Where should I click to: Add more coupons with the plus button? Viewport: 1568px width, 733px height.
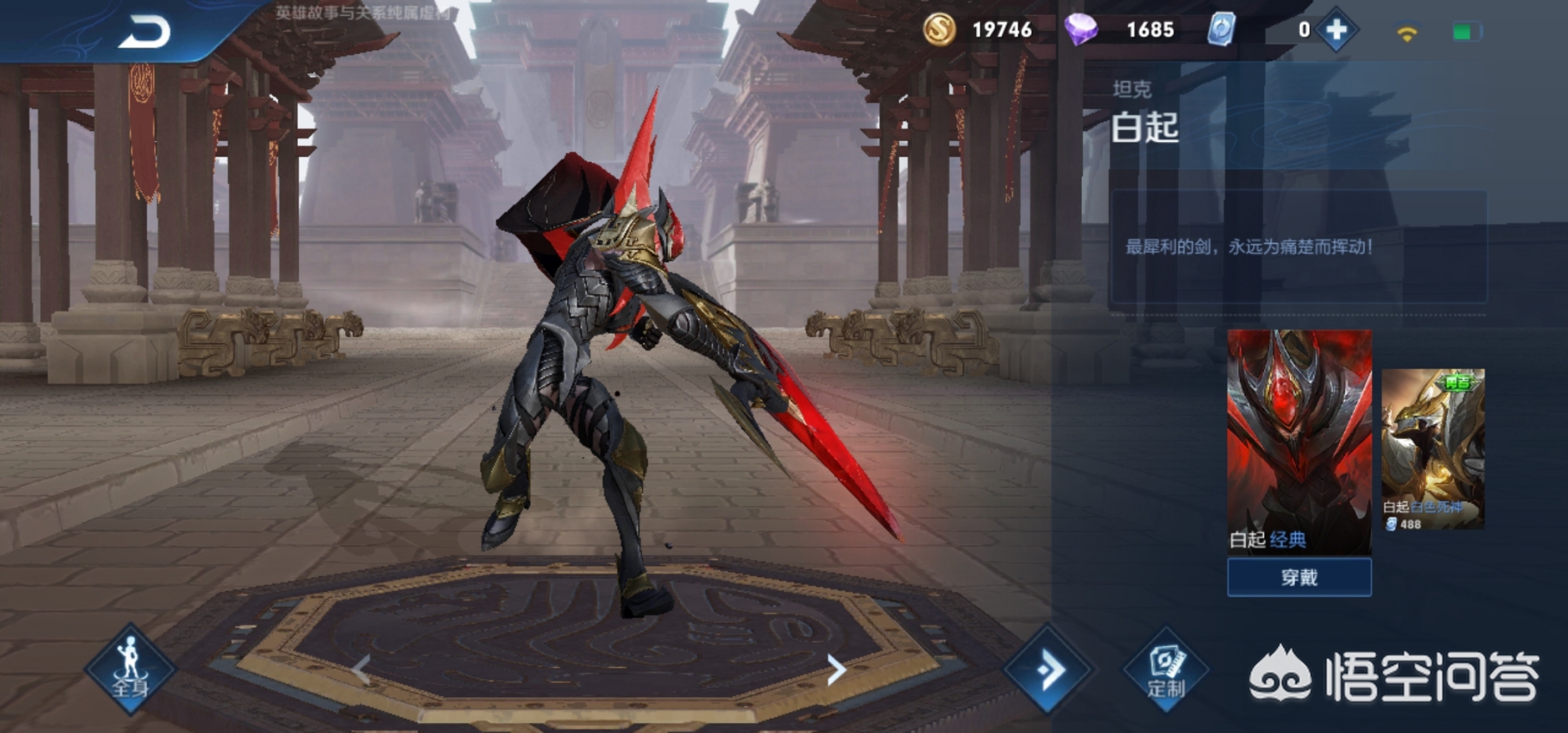1336,31
